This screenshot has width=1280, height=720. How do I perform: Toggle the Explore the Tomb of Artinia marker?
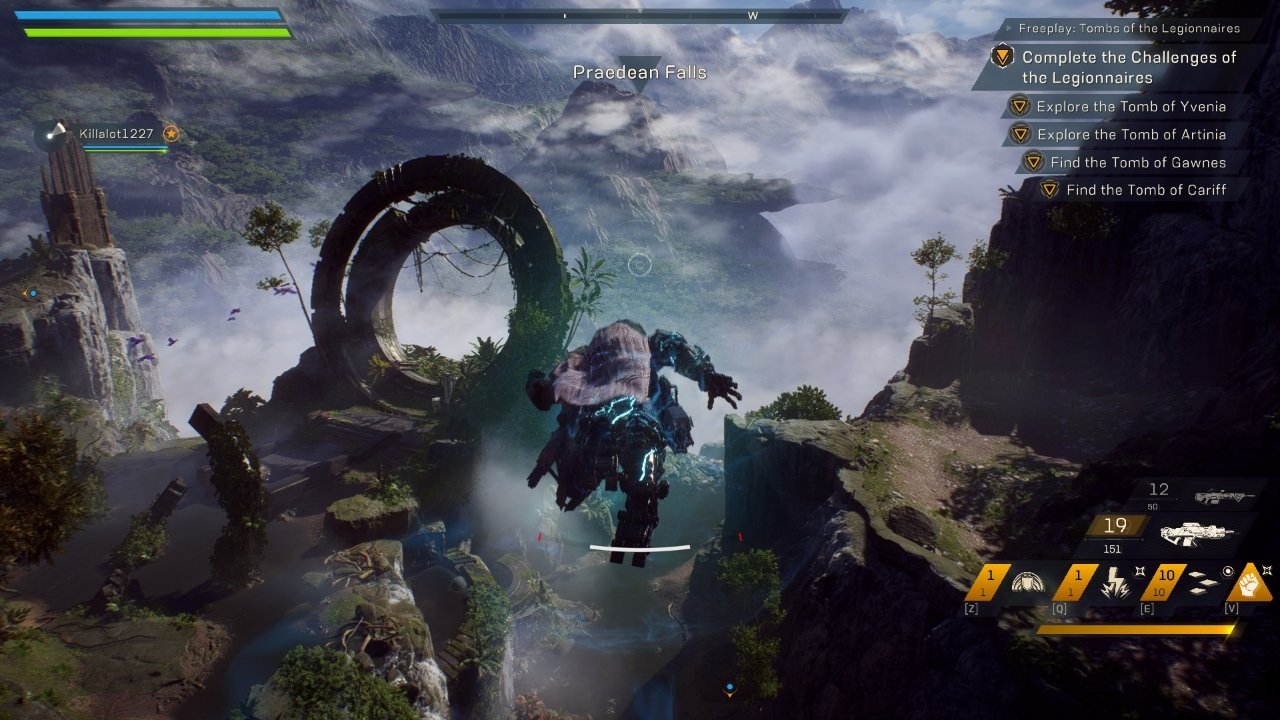pos(1019,134)
